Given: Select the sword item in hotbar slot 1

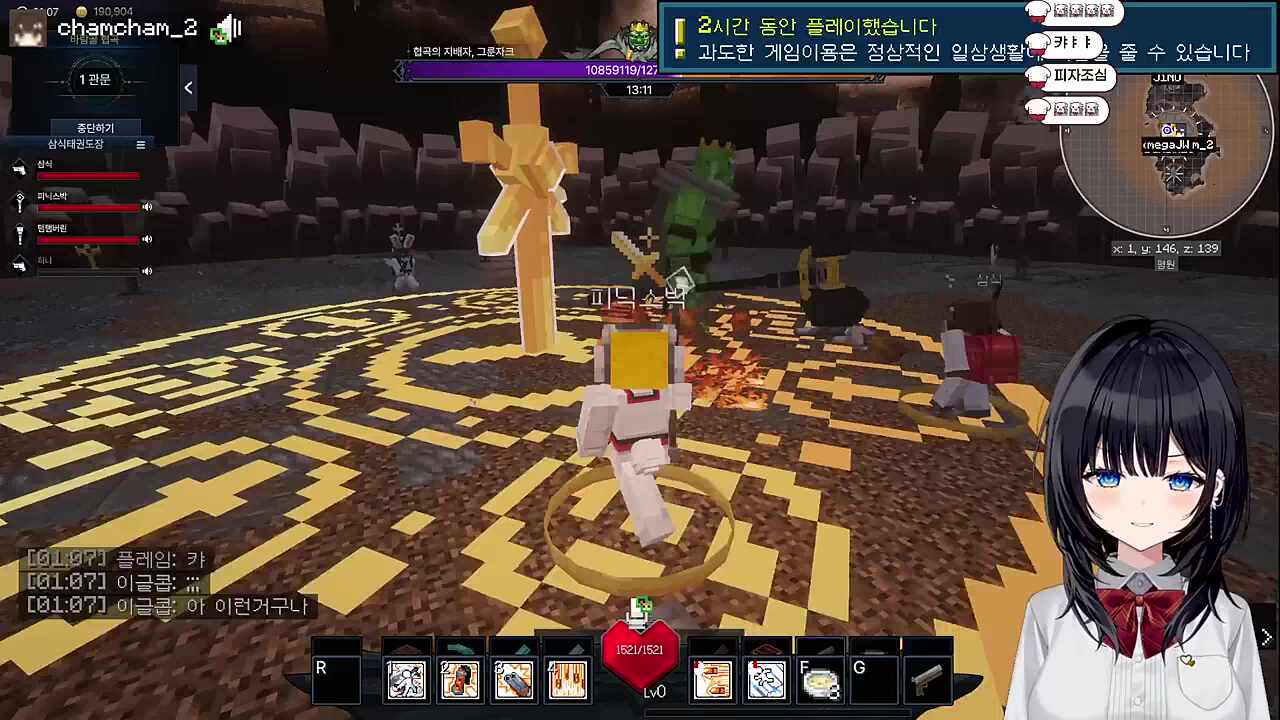Looking at the screenshot, I should 405,678.
